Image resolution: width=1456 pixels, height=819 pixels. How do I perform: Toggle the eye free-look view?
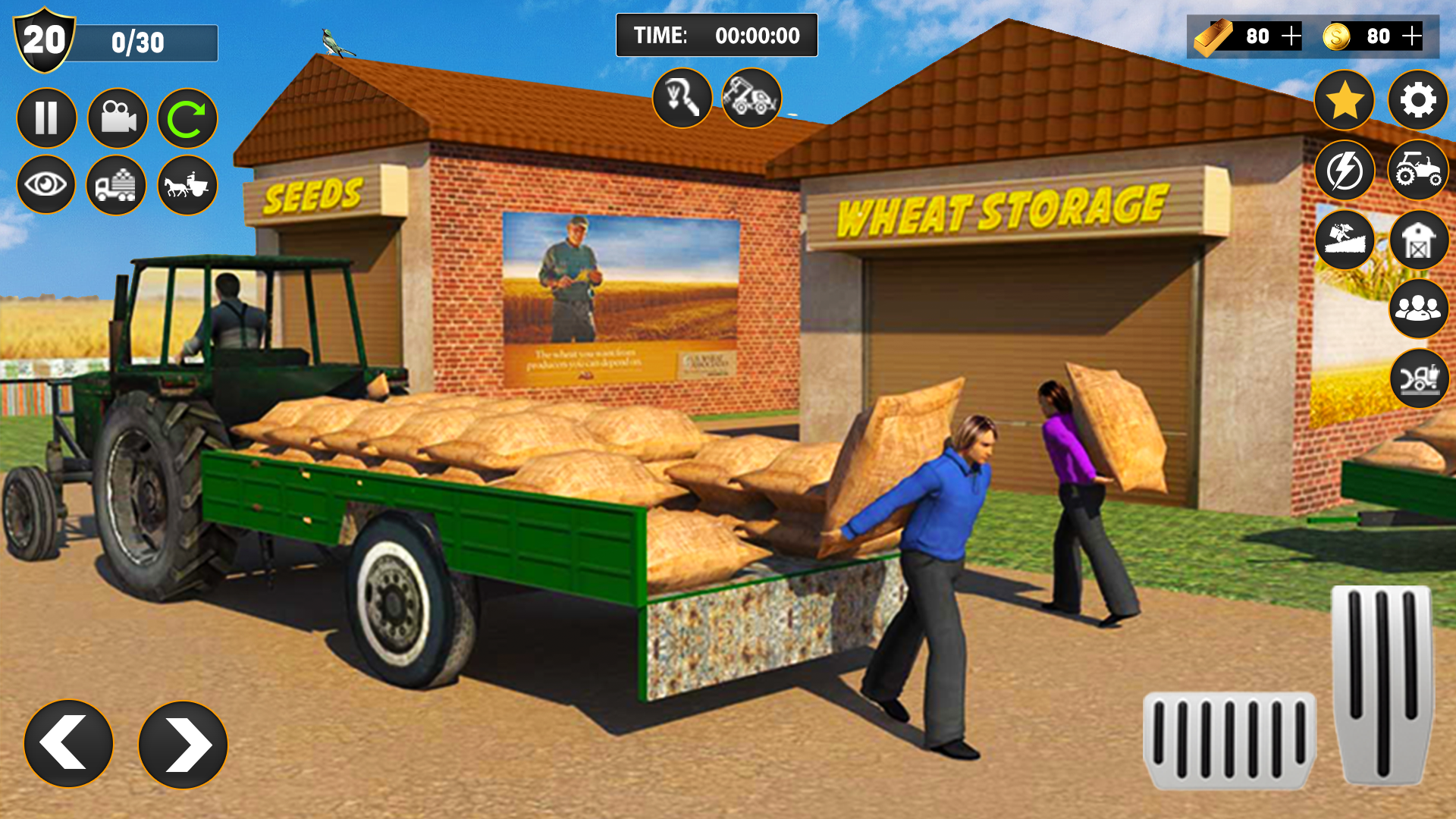click(x=45, y=184)
